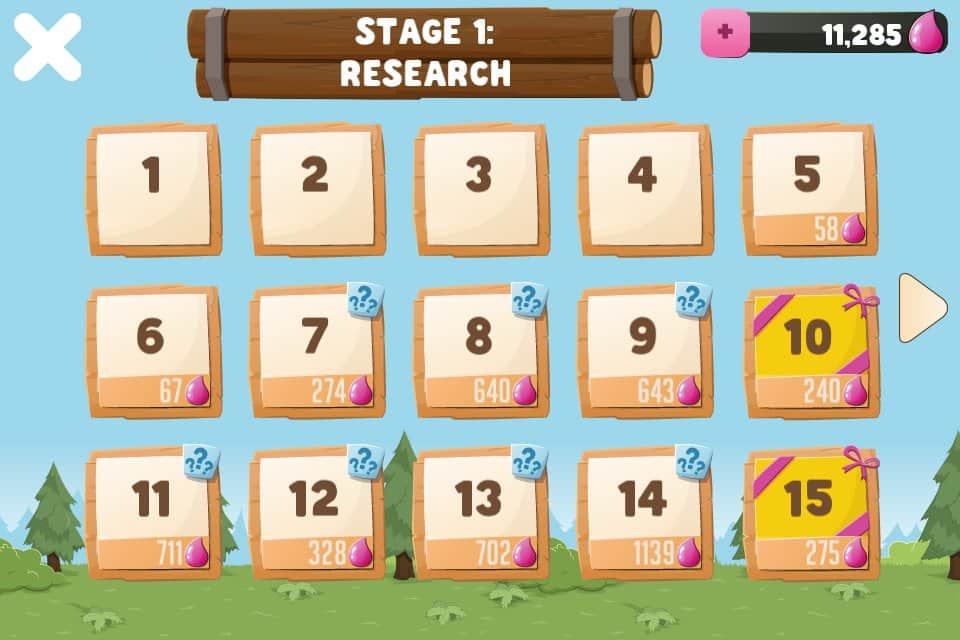Viewport: 960px width, 640px height.
Task: Start level 4
Action: [644, 189]
